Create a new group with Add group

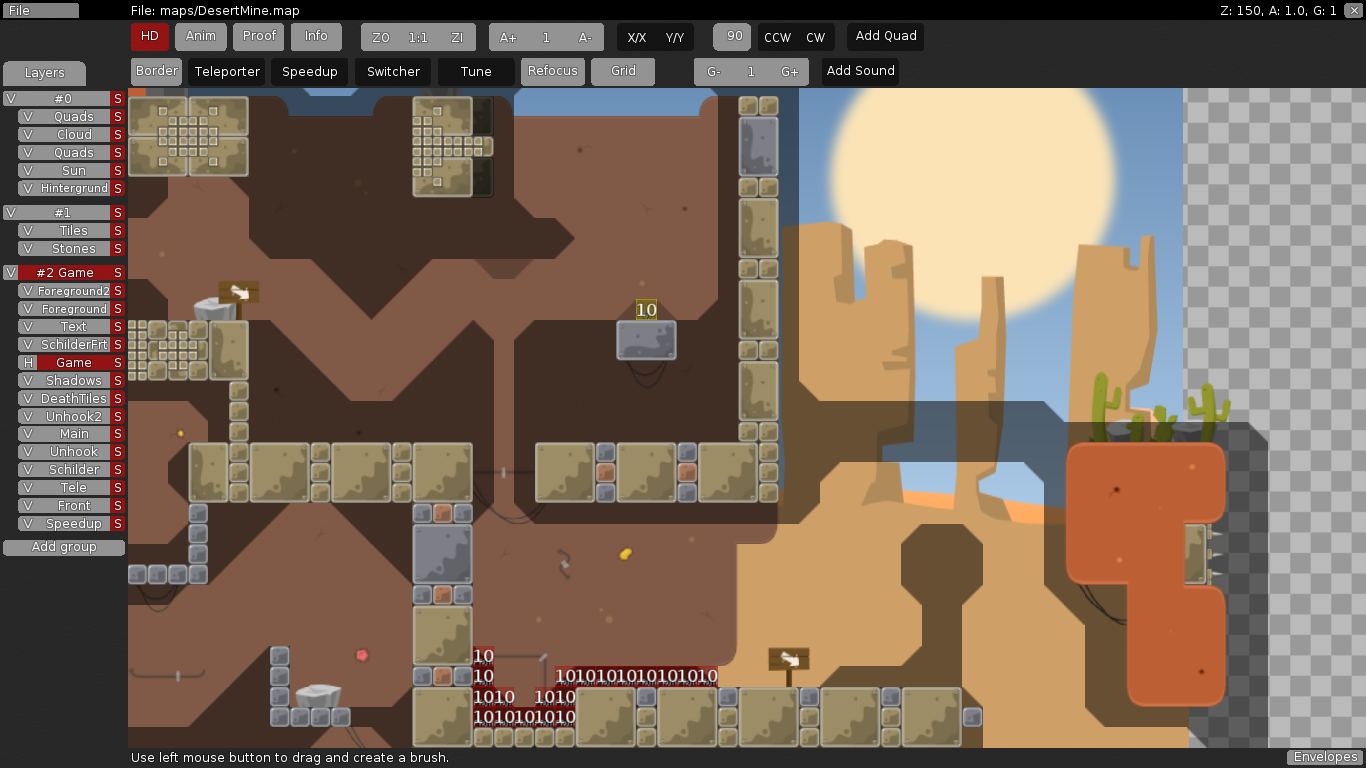(63, 547)
